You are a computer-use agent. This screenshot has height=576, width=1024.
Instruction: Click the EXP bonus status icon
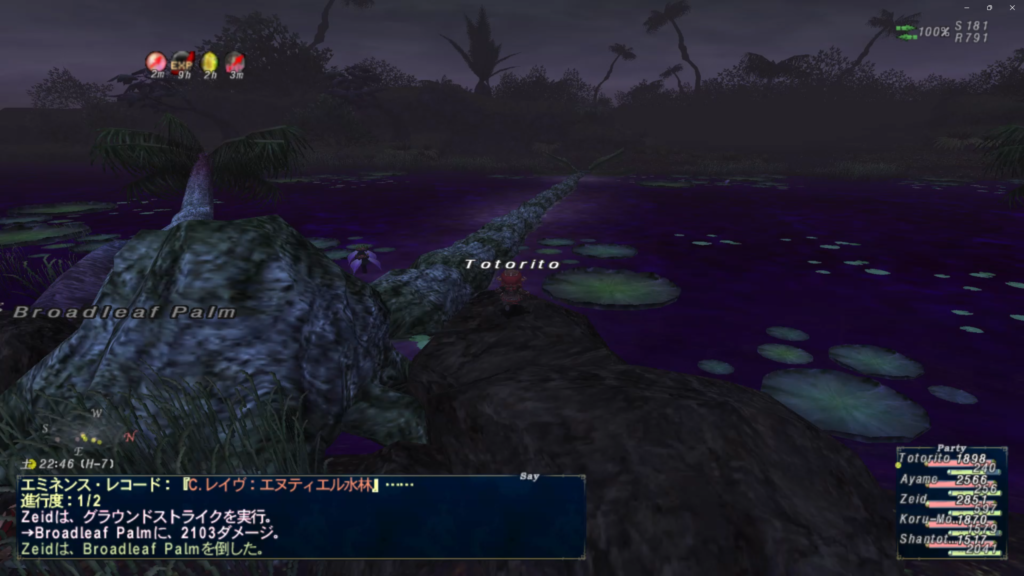[x=182, y=63]
